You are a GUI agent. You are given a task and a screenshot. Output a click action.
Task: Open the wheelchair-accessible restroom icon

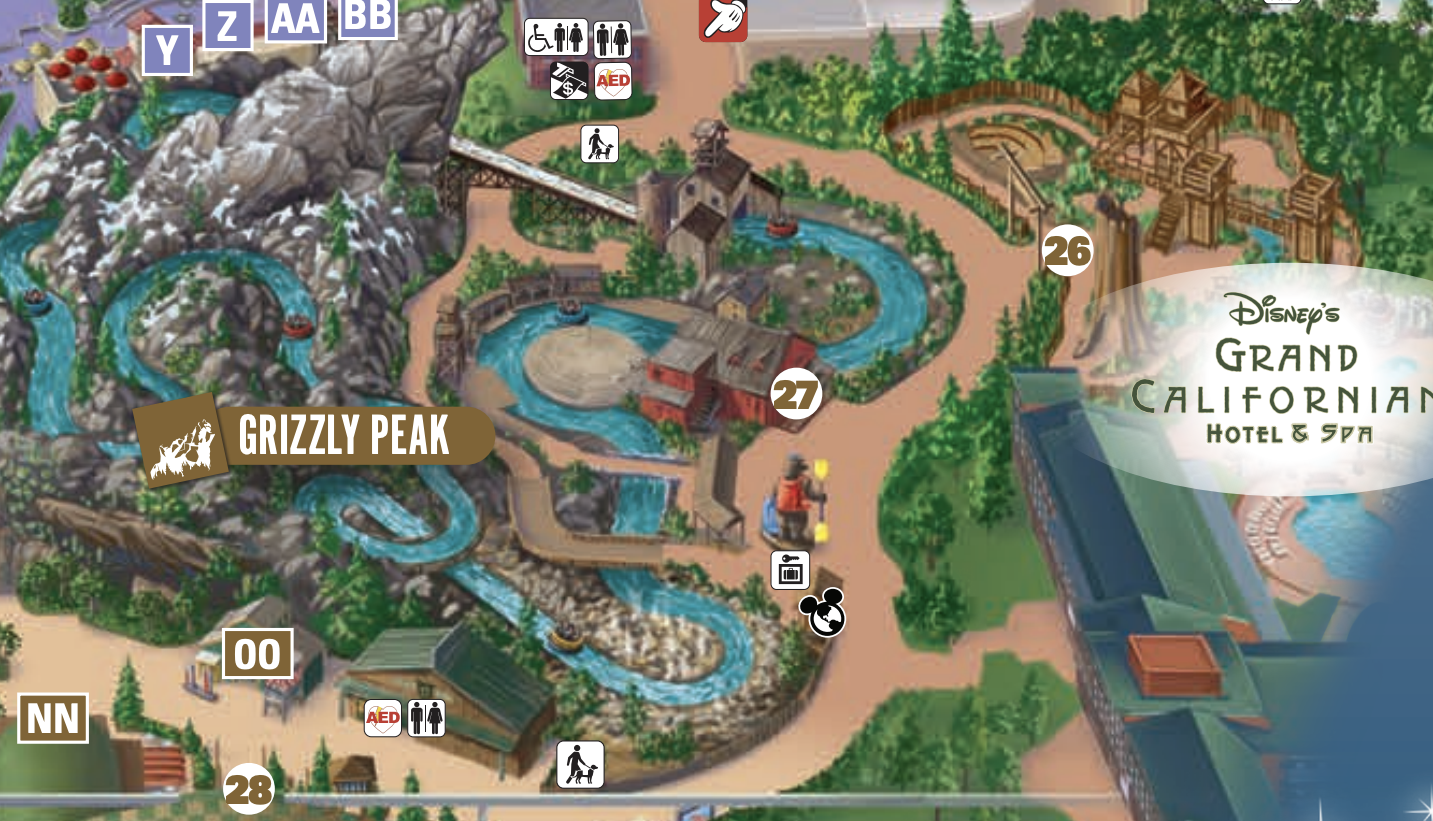[x=556, y=38]
